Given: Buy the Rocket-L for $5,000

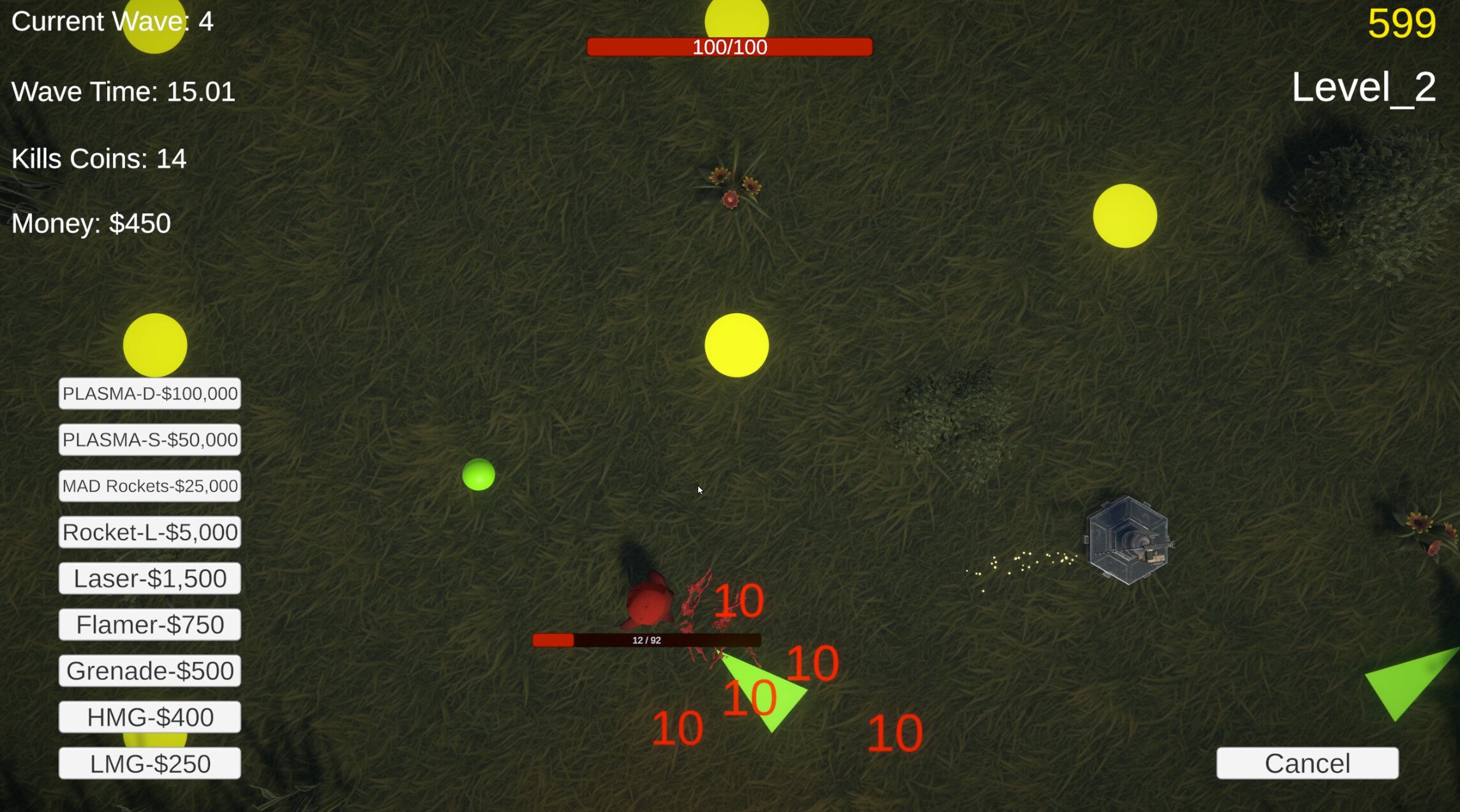Looking at the screenshot, I should tap(149, 531).
